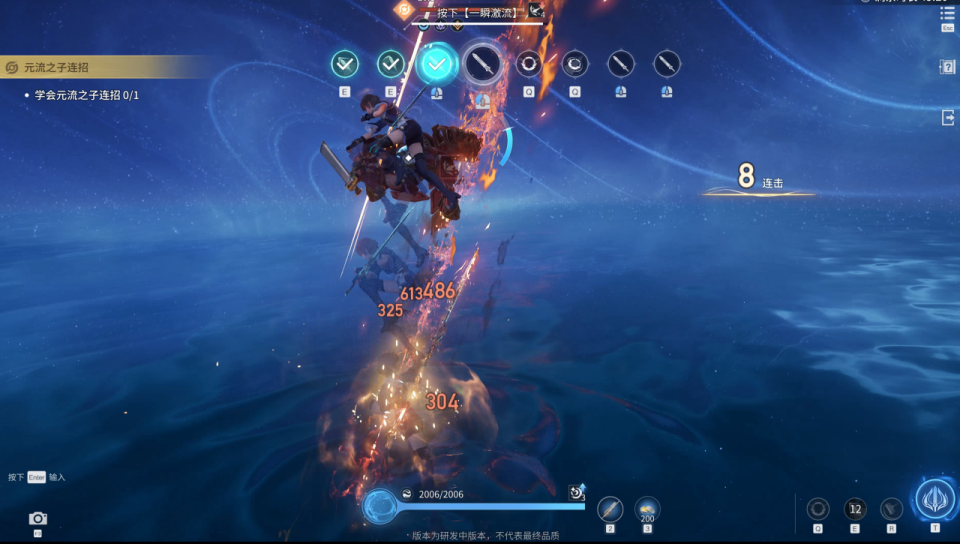Open the top-right list menu icon
This screenshot has height=544, width=960.
tap(947, 14)
